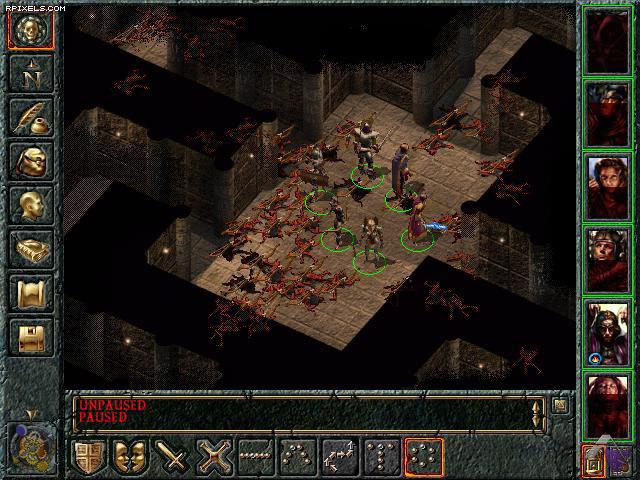Click the skull Return to Game button

[x=30, y=30]
